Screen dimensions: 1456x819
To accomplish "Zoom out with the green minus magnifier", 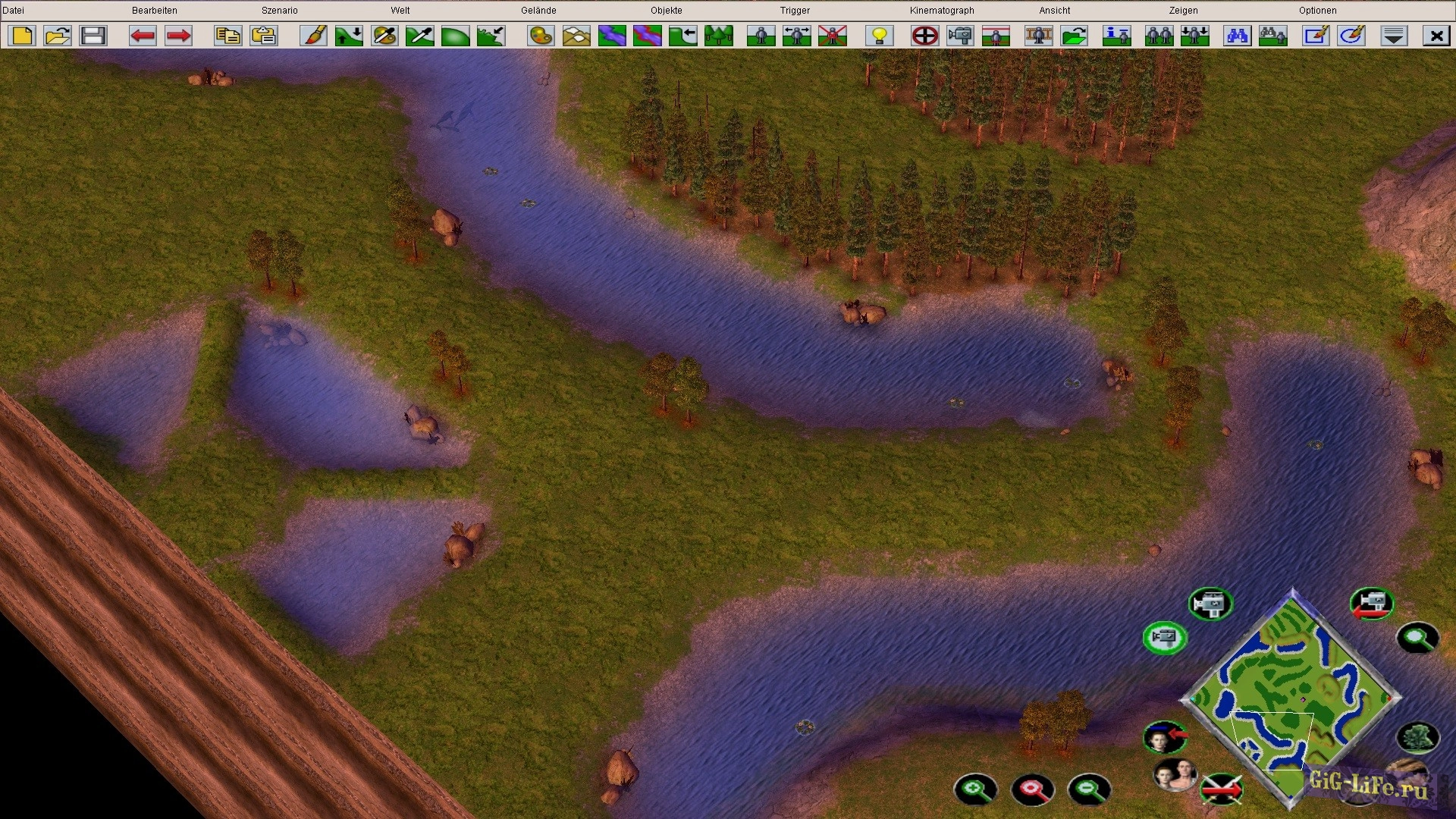I will click(x=1089, y=789).
